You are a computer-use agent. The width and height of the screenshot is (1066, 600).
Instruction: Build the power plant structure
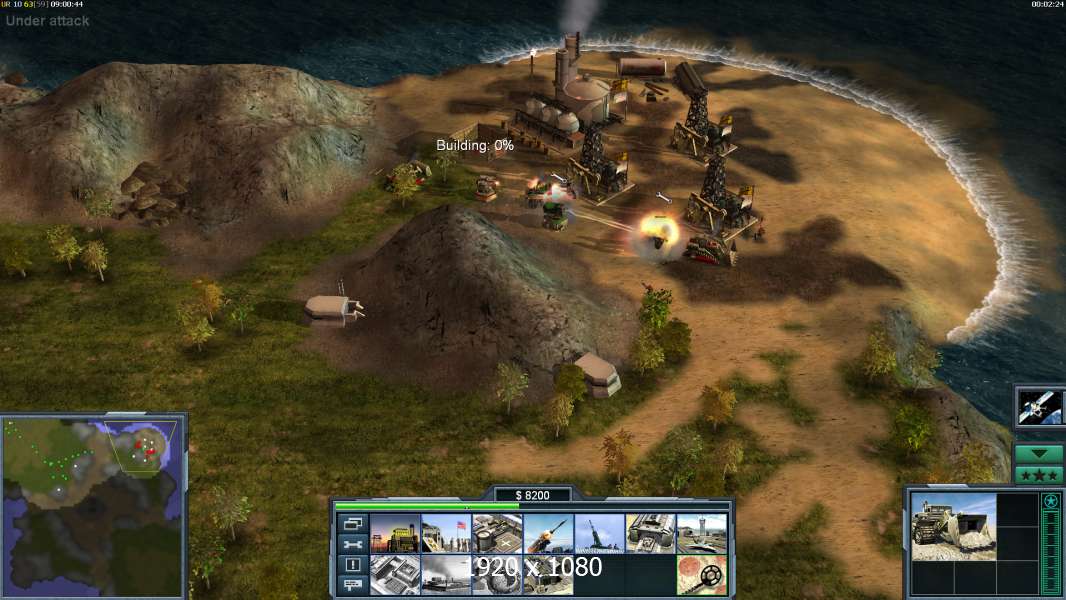(395, 534)
